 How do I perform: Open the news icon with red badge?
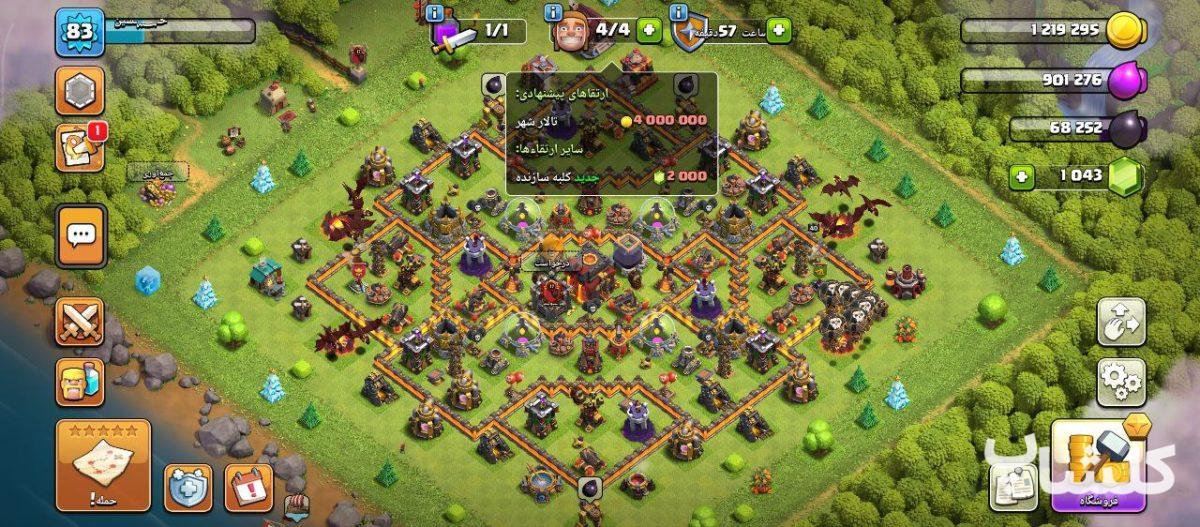(80, 148)
